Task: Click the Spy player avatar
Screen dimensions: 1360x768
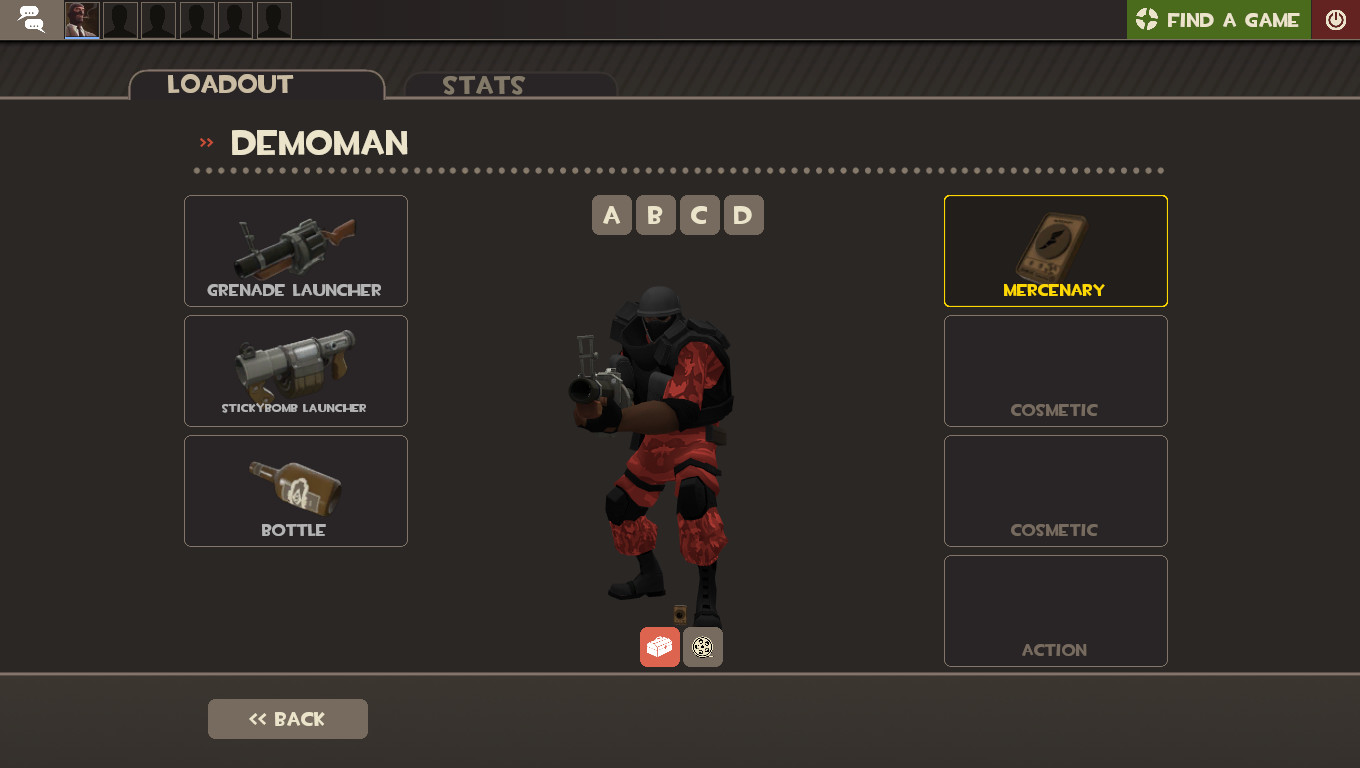Action: [81, 19]
